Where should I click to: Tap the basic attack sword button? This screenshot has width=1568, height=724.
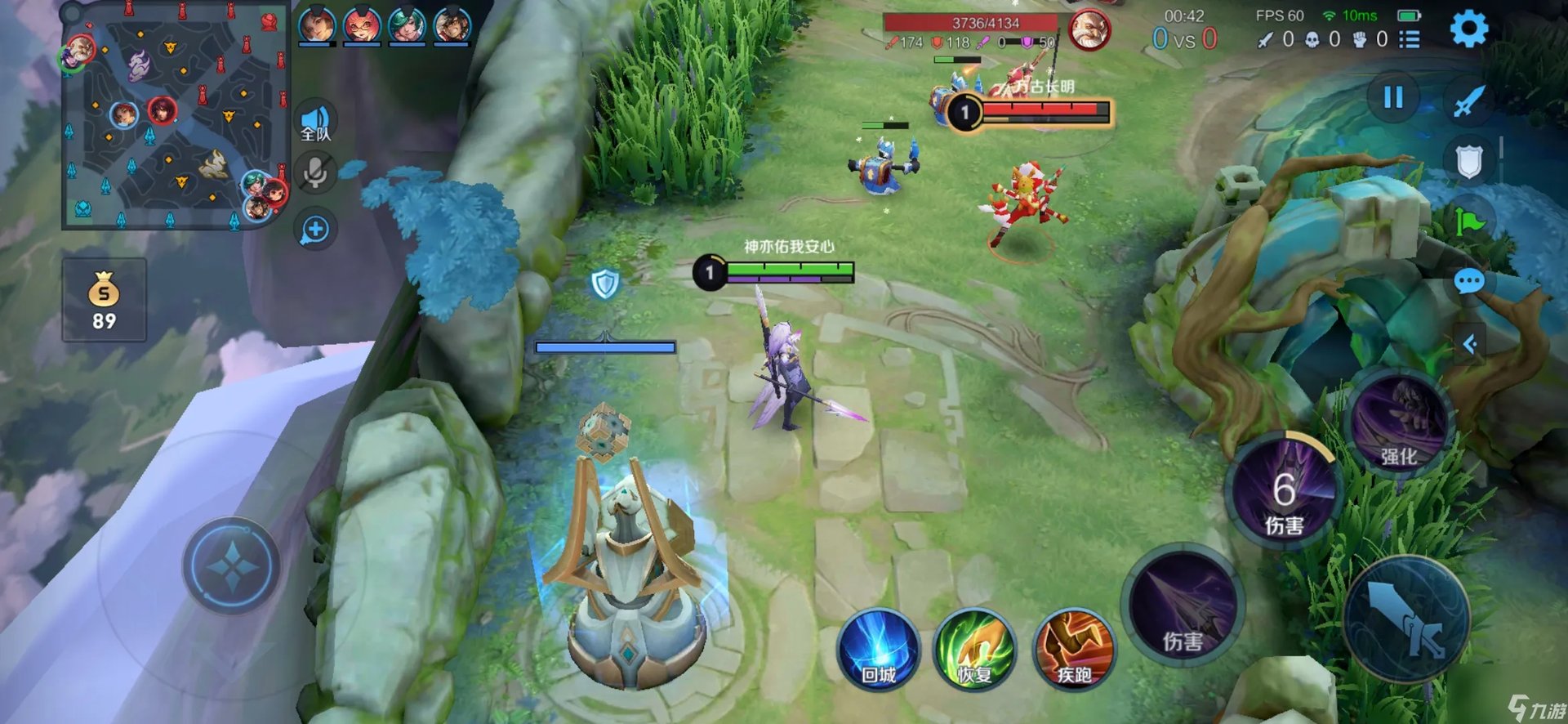[x=1406, y=620]
